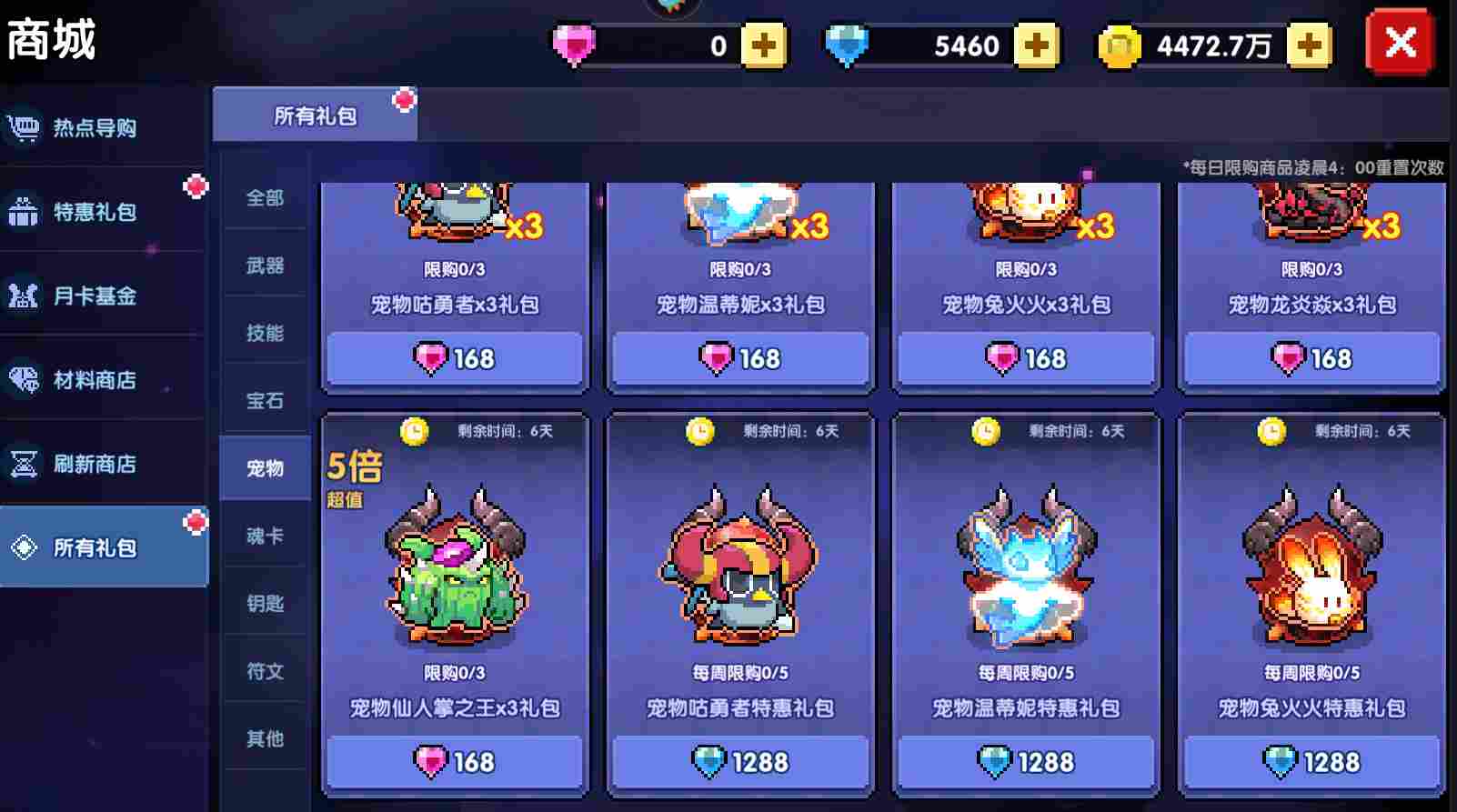Image resolution: width=1457 pixels, height=812 pixels.
Task: Purchase 宠物温蒂妮特惠礼包 for 1288 diamonds
Action: coord(1026,762)
